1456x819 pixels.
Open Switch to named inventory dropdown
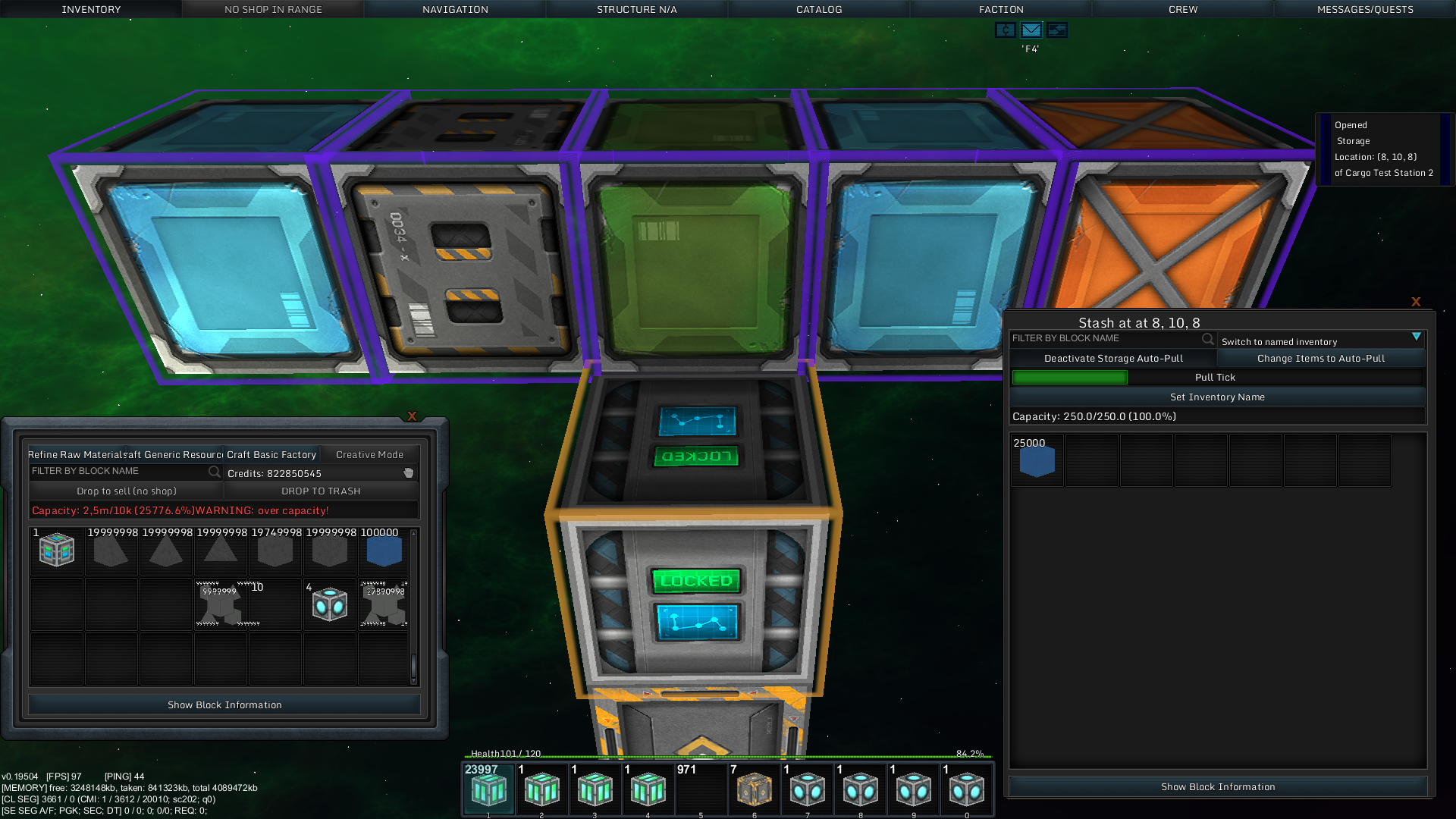(x=1321, y=341)
